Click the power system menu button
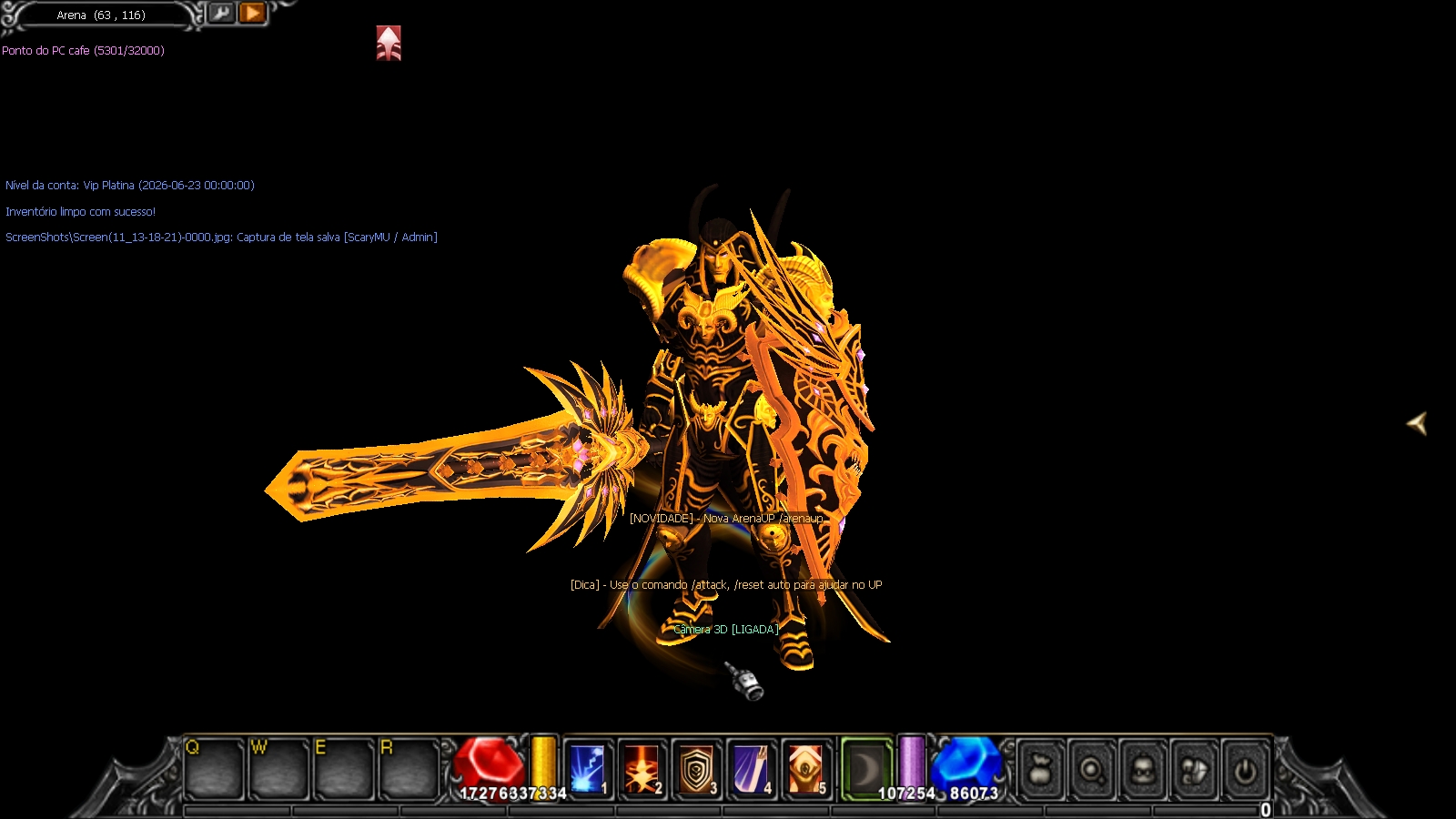The width and height of the screenshot is (1456, 819). [x=1245, y=772]
